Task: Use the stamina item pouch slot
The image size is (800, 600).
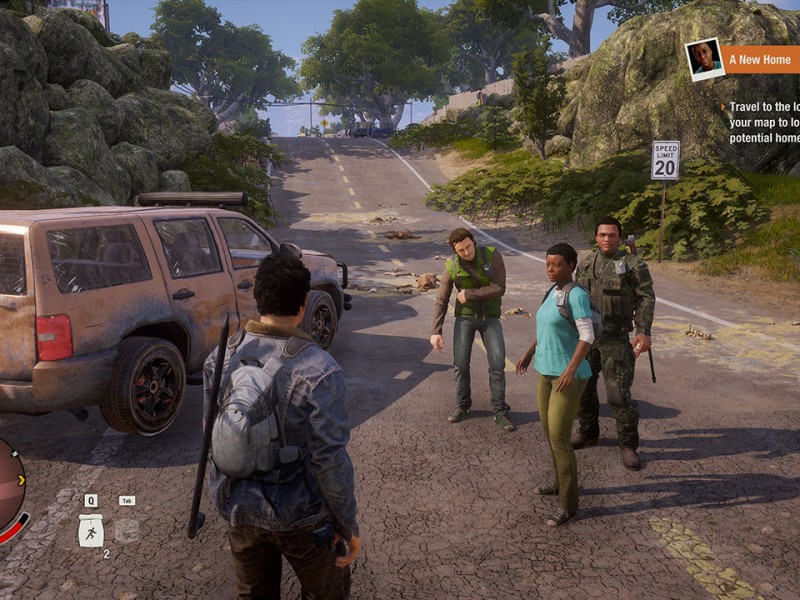Action: 91,530
